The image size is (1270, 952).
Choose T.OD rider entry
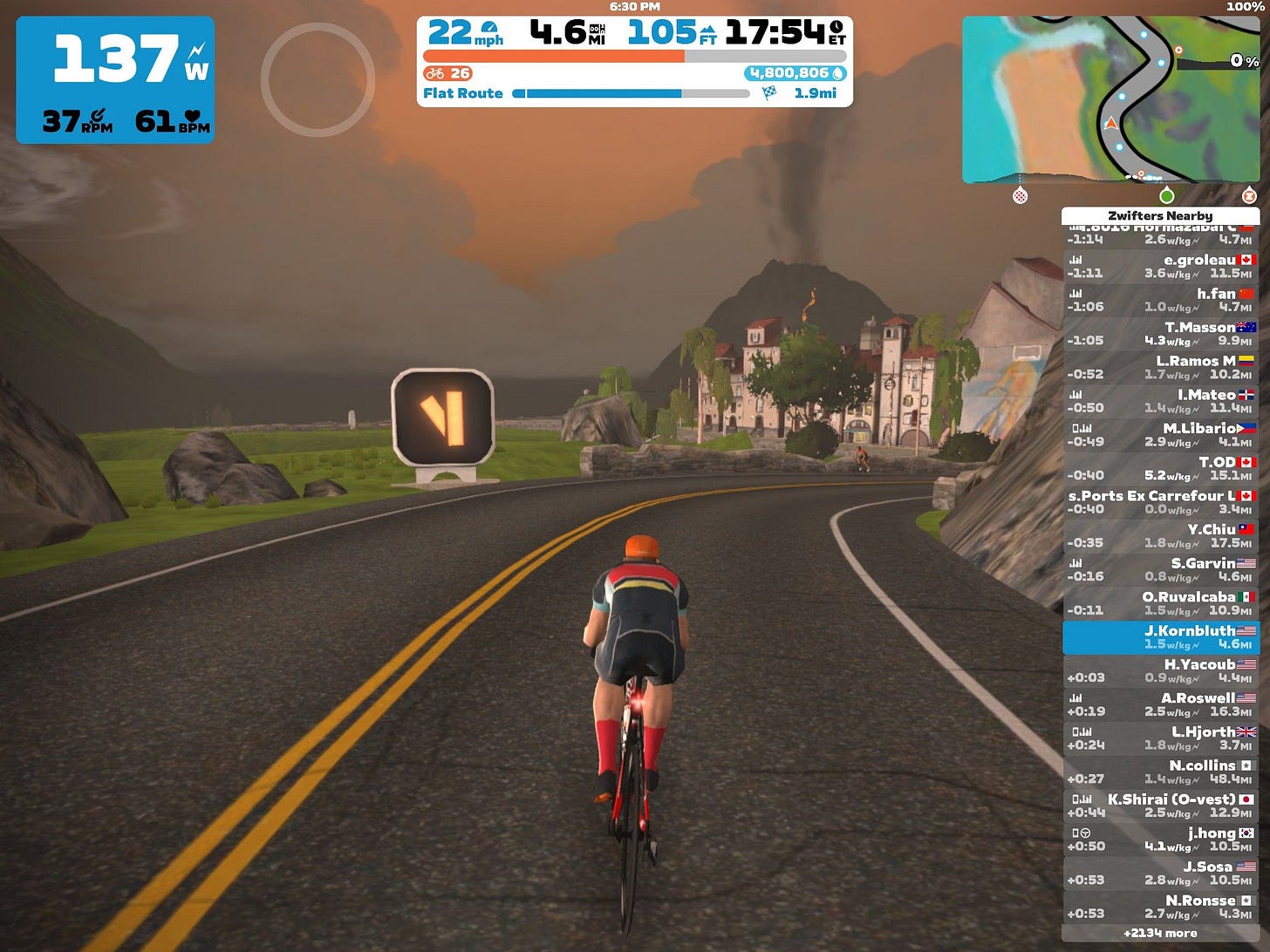(1160, 468)
